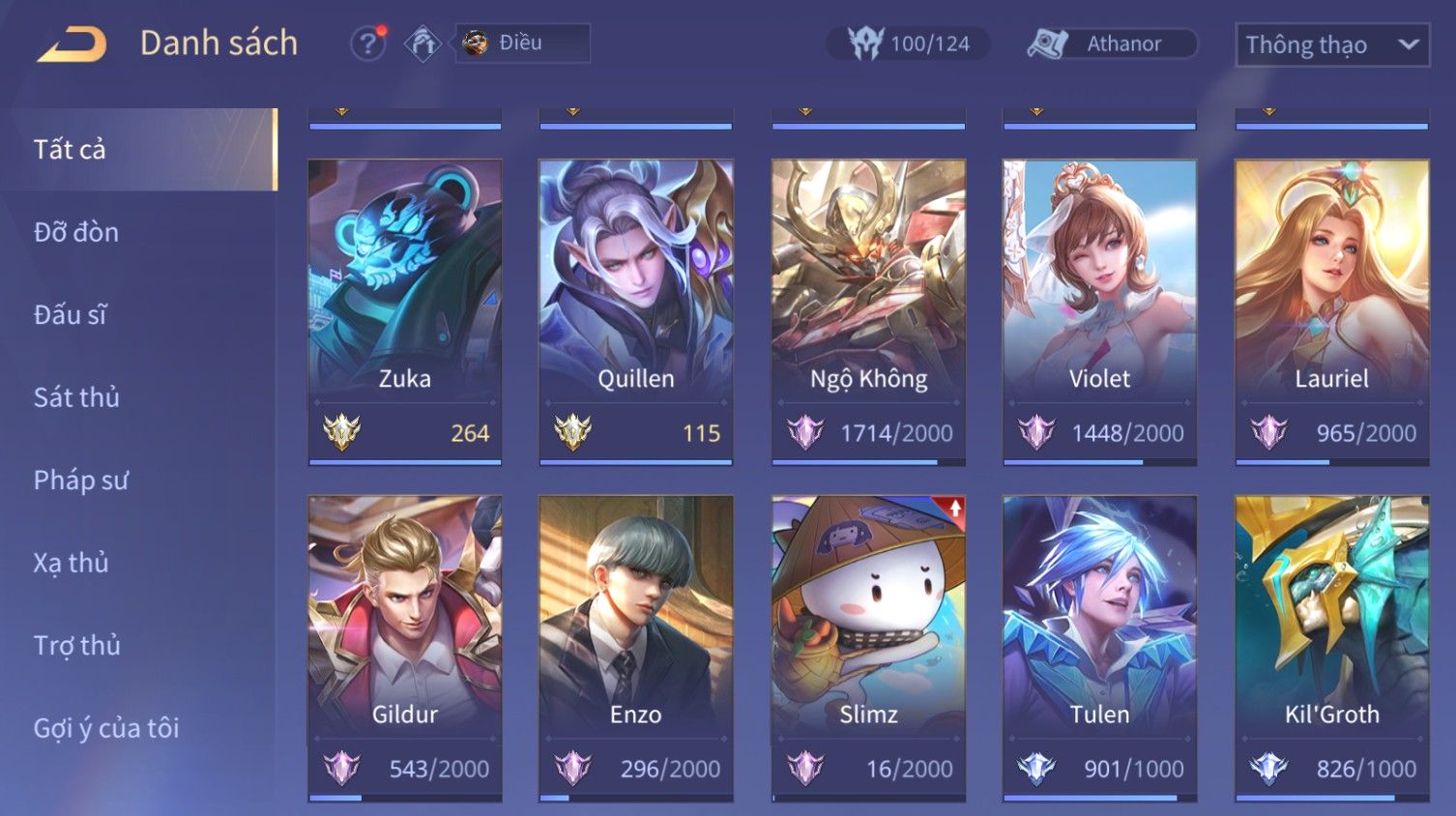Image resolution: width=1456 pixels, height=816 pixels.
Task: Select the Tất cả category tab
Action: [70, 150]
